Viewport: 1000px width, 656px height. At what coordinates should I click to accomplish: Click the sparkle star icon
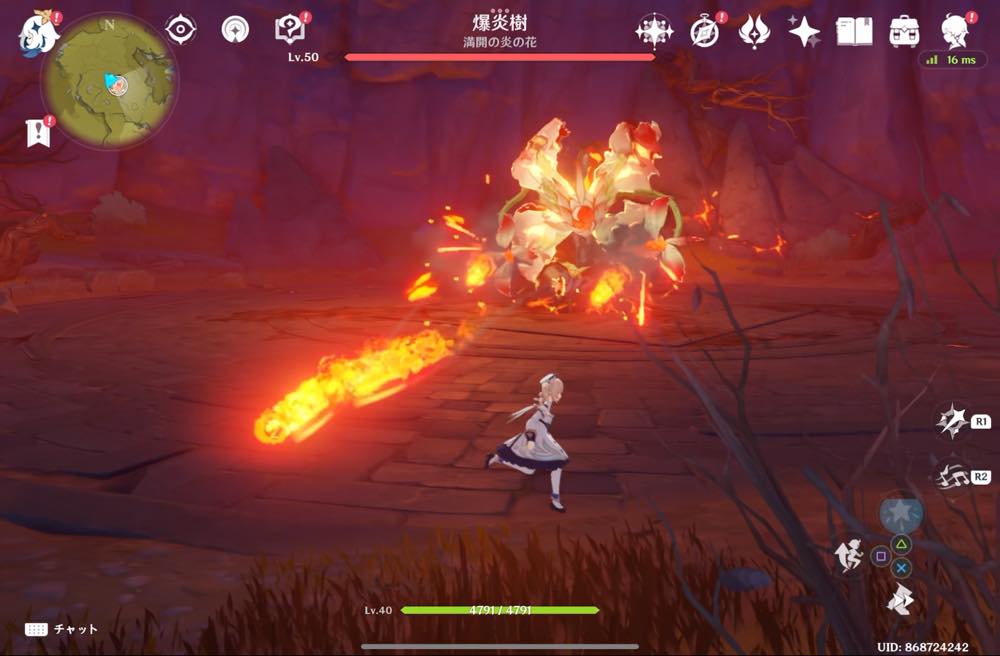coord(803,31)
